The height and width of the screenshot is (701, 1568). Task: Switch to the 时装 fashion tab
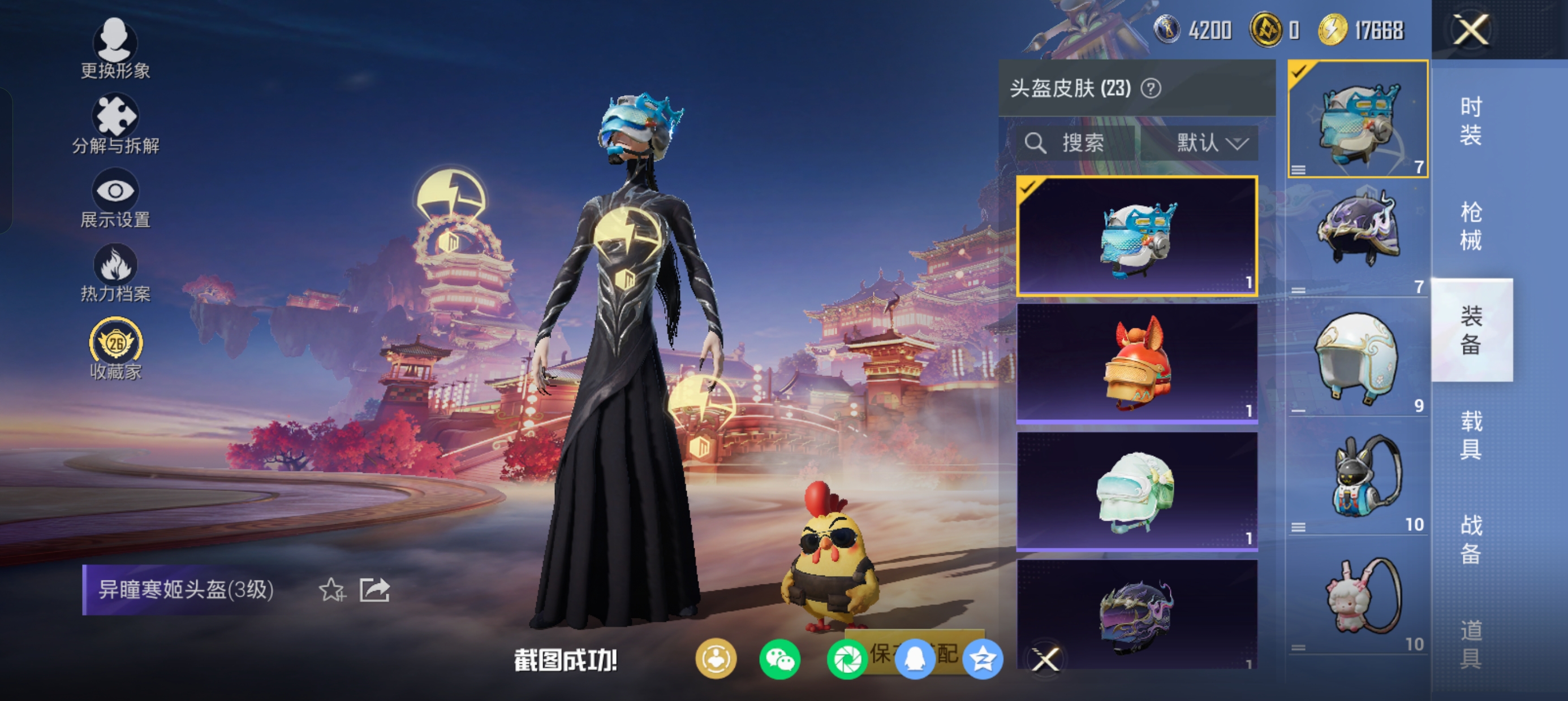(x=1471, y=120)
